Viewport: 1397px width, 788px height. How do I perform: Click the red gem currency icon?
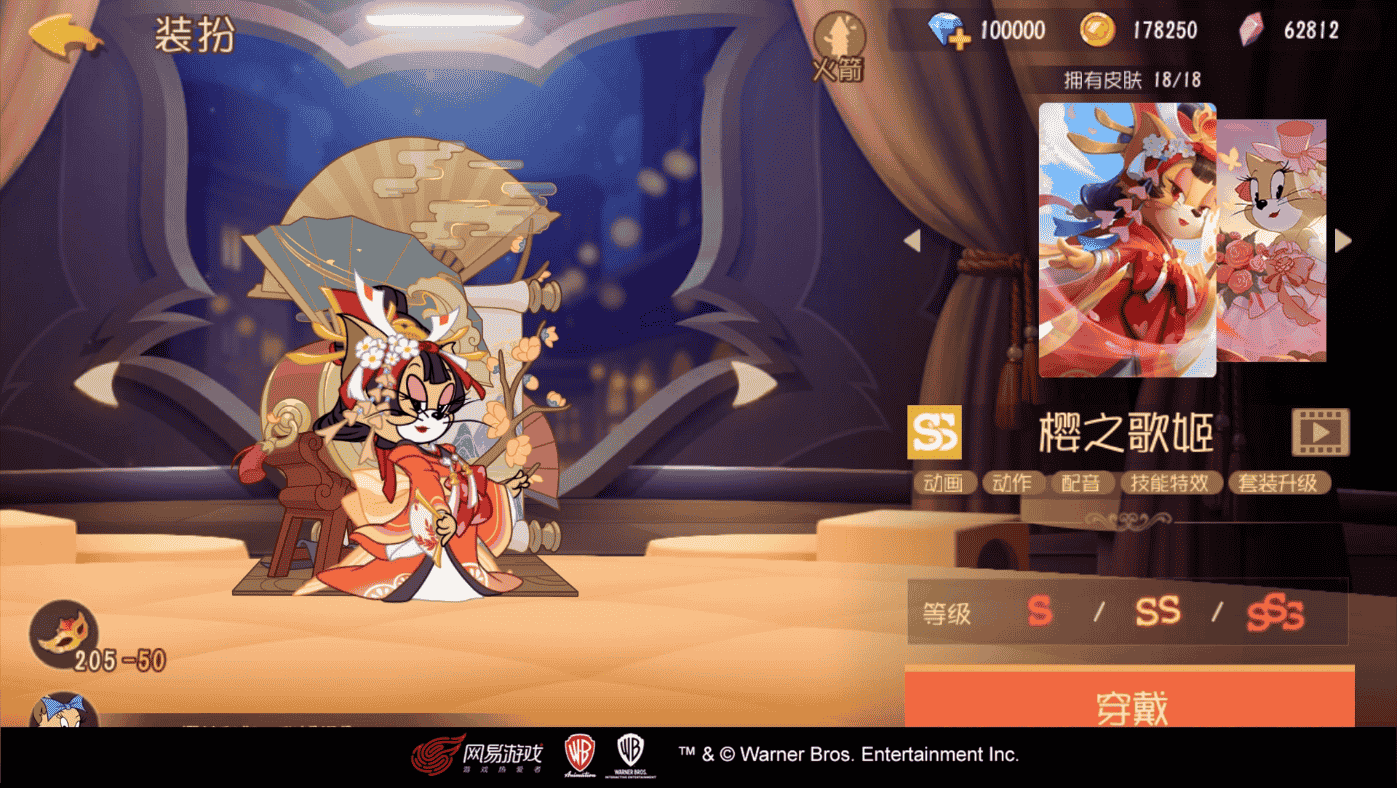pos(1253,29)
